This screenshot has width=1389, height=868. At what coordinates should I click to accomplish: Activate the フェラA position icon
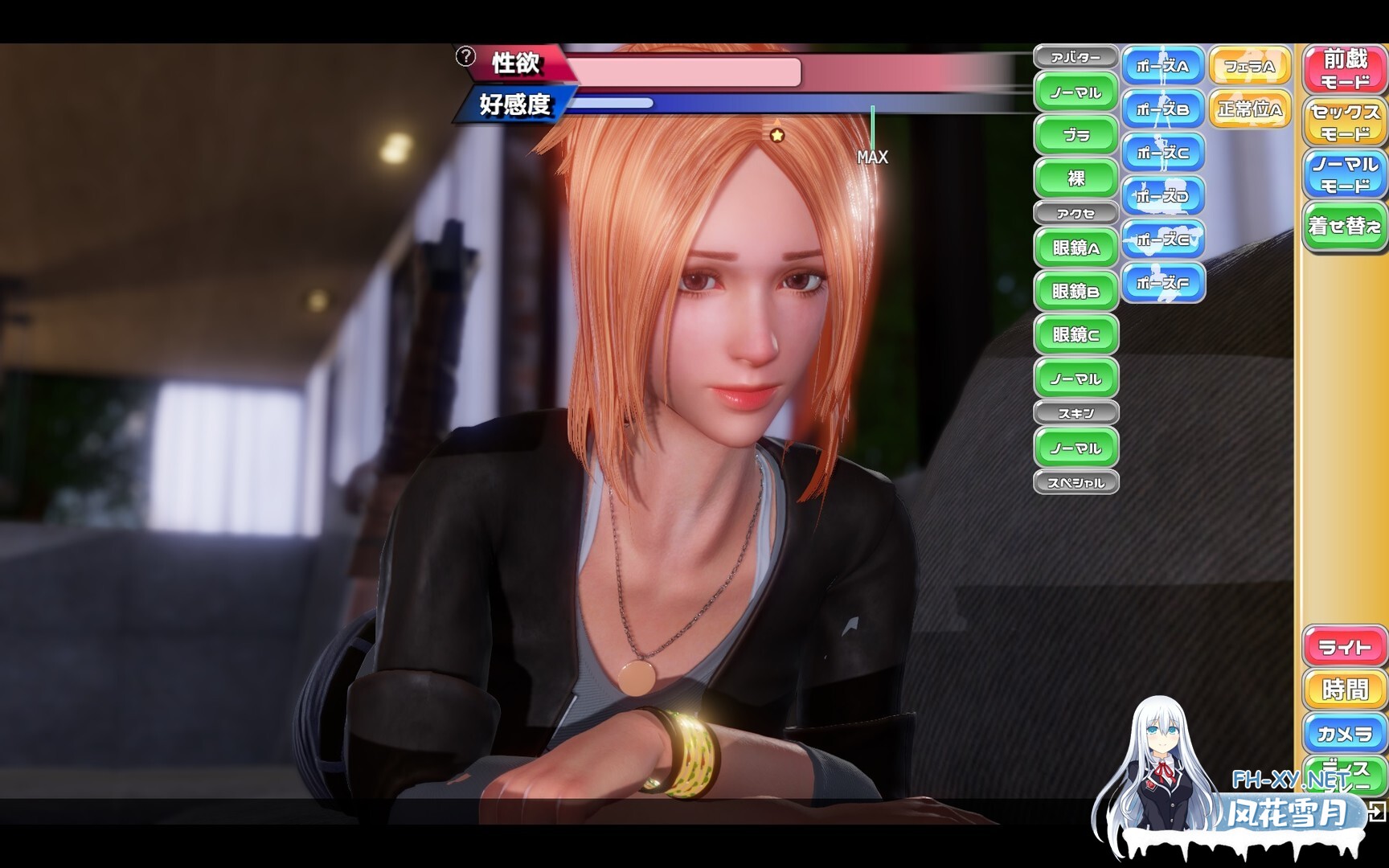1251,66
